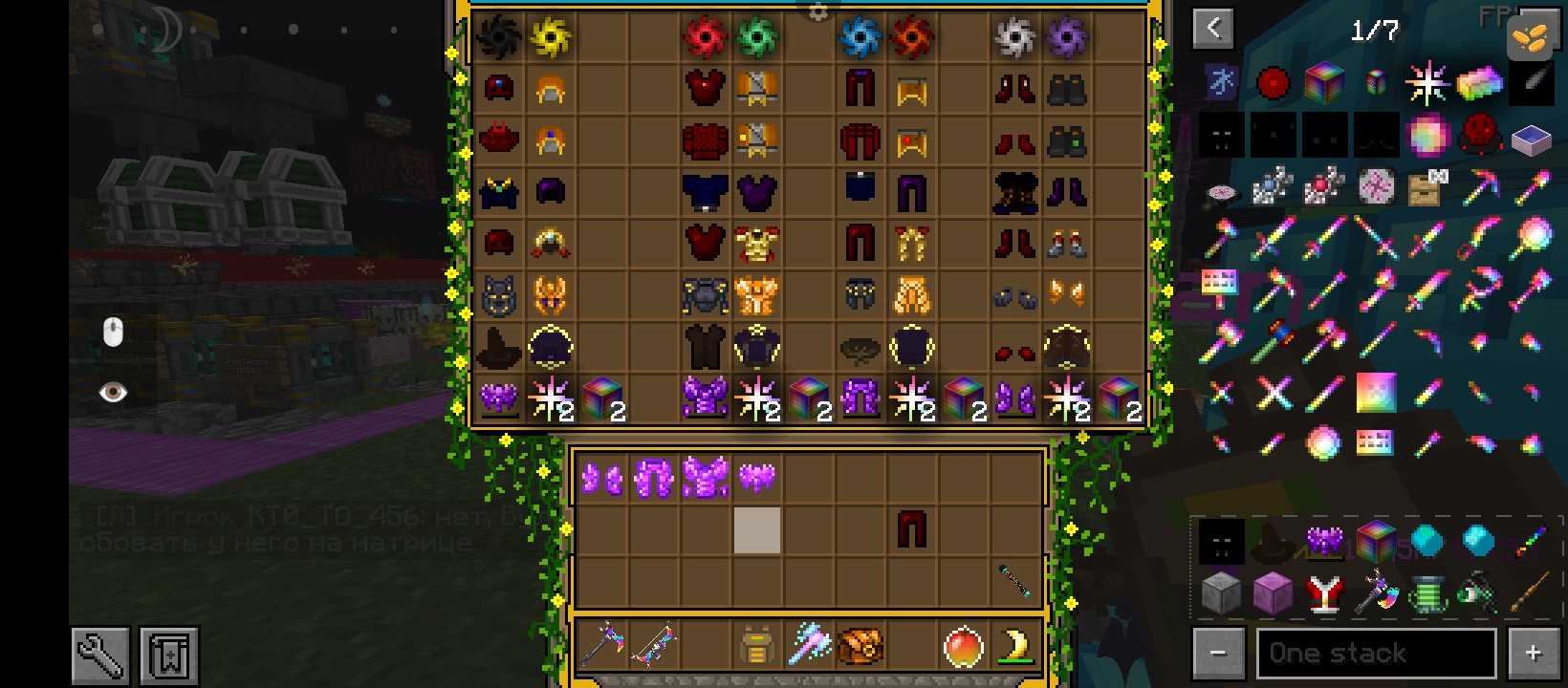Click the plus button beside One stack

(1533, 654)
